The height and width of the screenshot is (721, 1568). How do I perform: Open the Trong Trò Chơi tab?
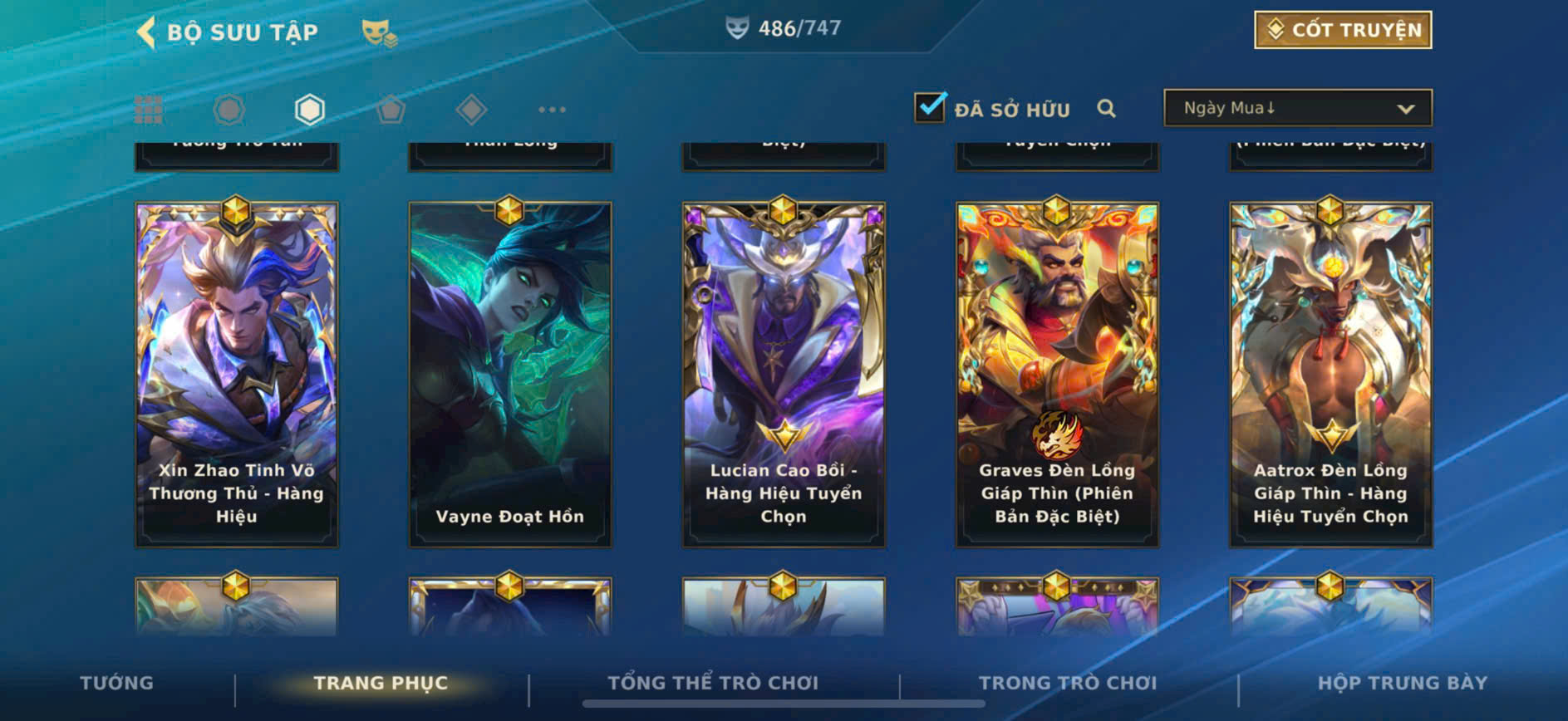1068,683
